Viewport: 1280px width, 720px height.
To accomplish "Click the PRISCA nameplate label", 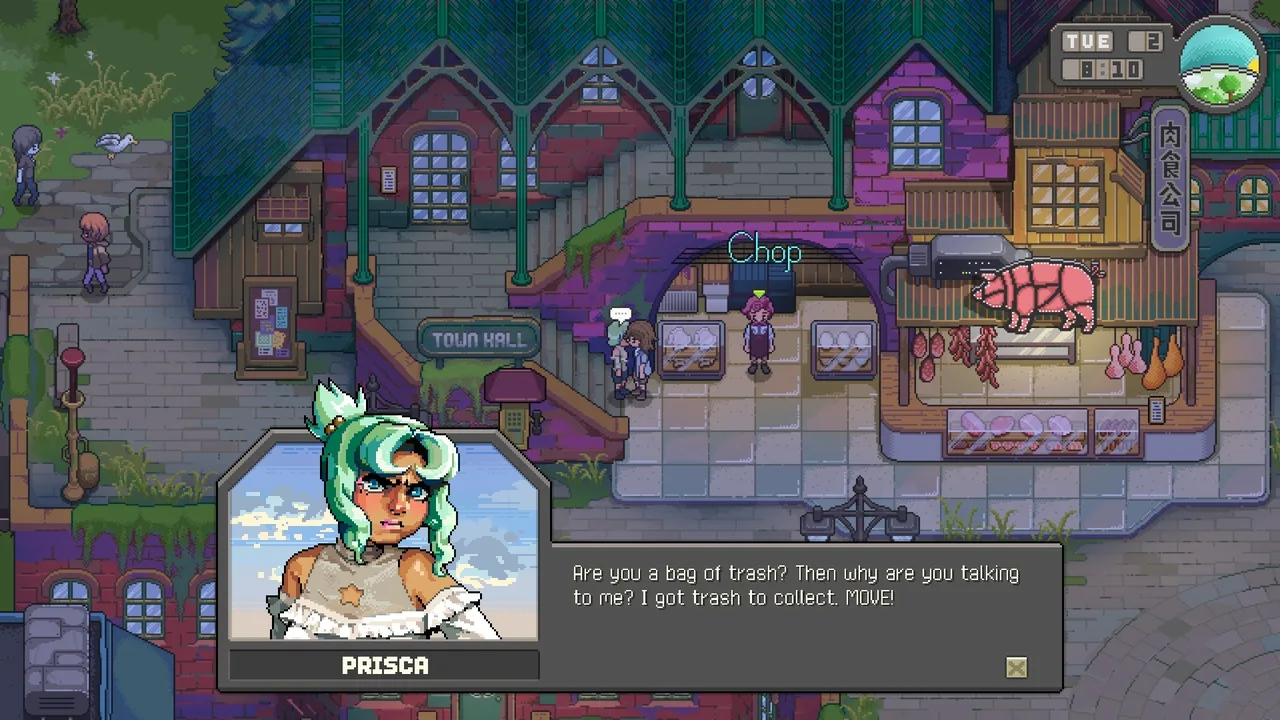I will [x=385, y=665].
